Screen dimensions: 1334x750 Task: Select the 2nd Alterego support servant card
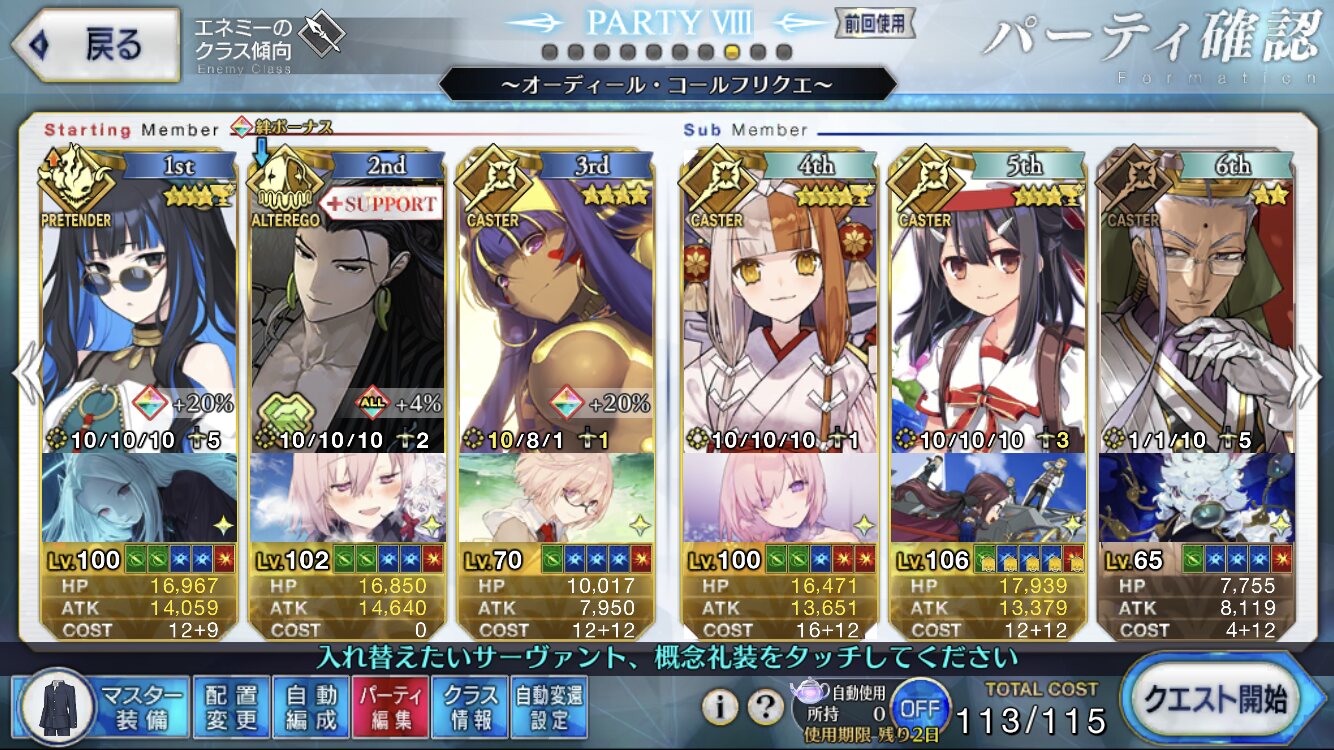(x=346, y=330)
